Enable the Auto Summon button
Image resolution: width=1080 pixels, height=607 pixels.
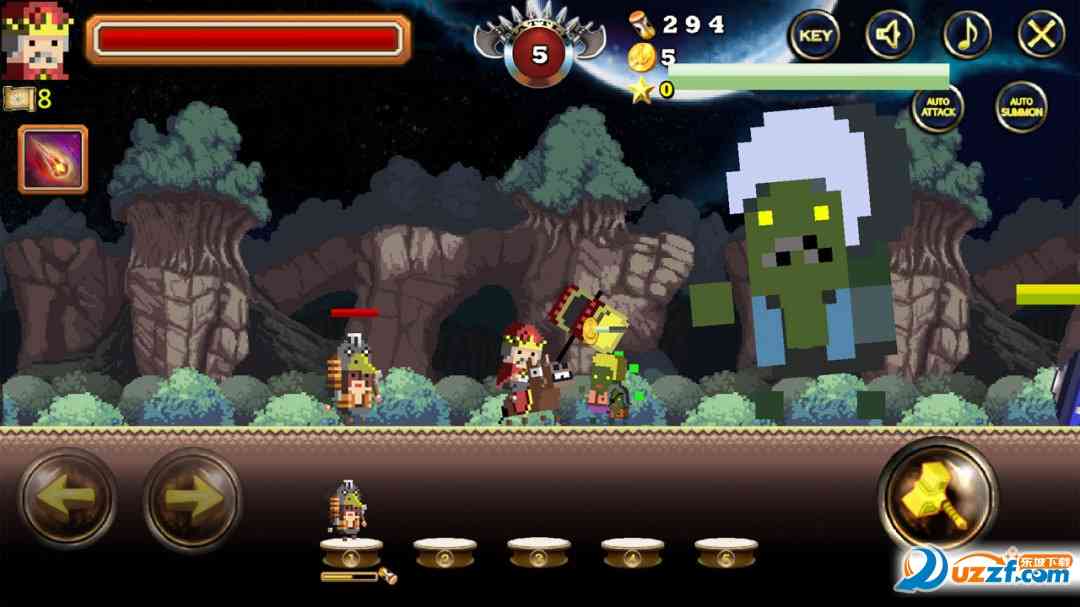1021,107
